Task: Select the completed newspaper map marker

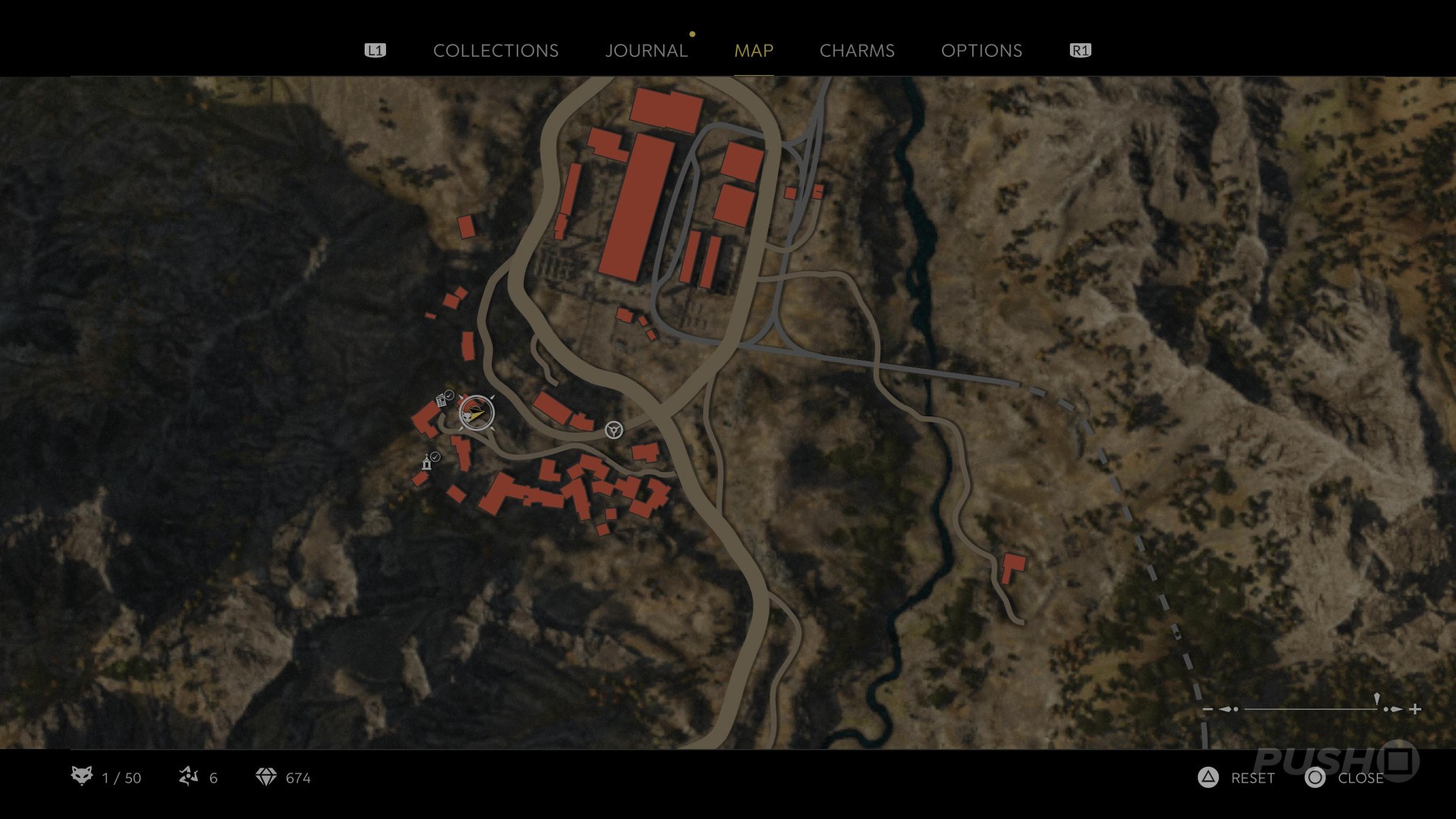Action: click(x=441, y=400)
